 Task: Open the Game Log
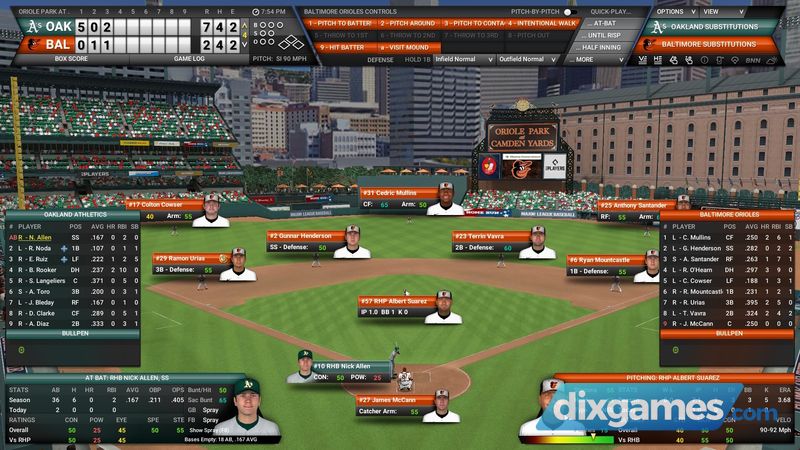190,59
